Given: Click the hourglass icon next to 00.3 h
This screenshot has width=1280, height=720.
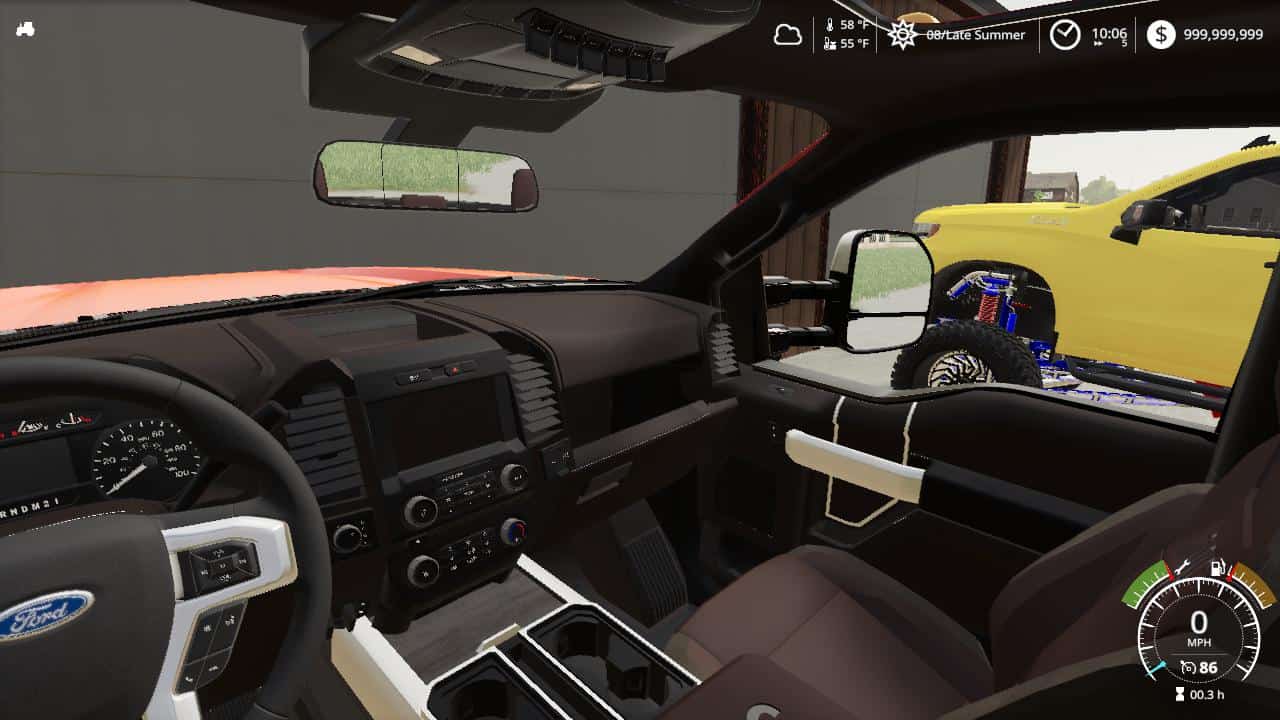Looking at the screenshot, I should (1180, 692).
